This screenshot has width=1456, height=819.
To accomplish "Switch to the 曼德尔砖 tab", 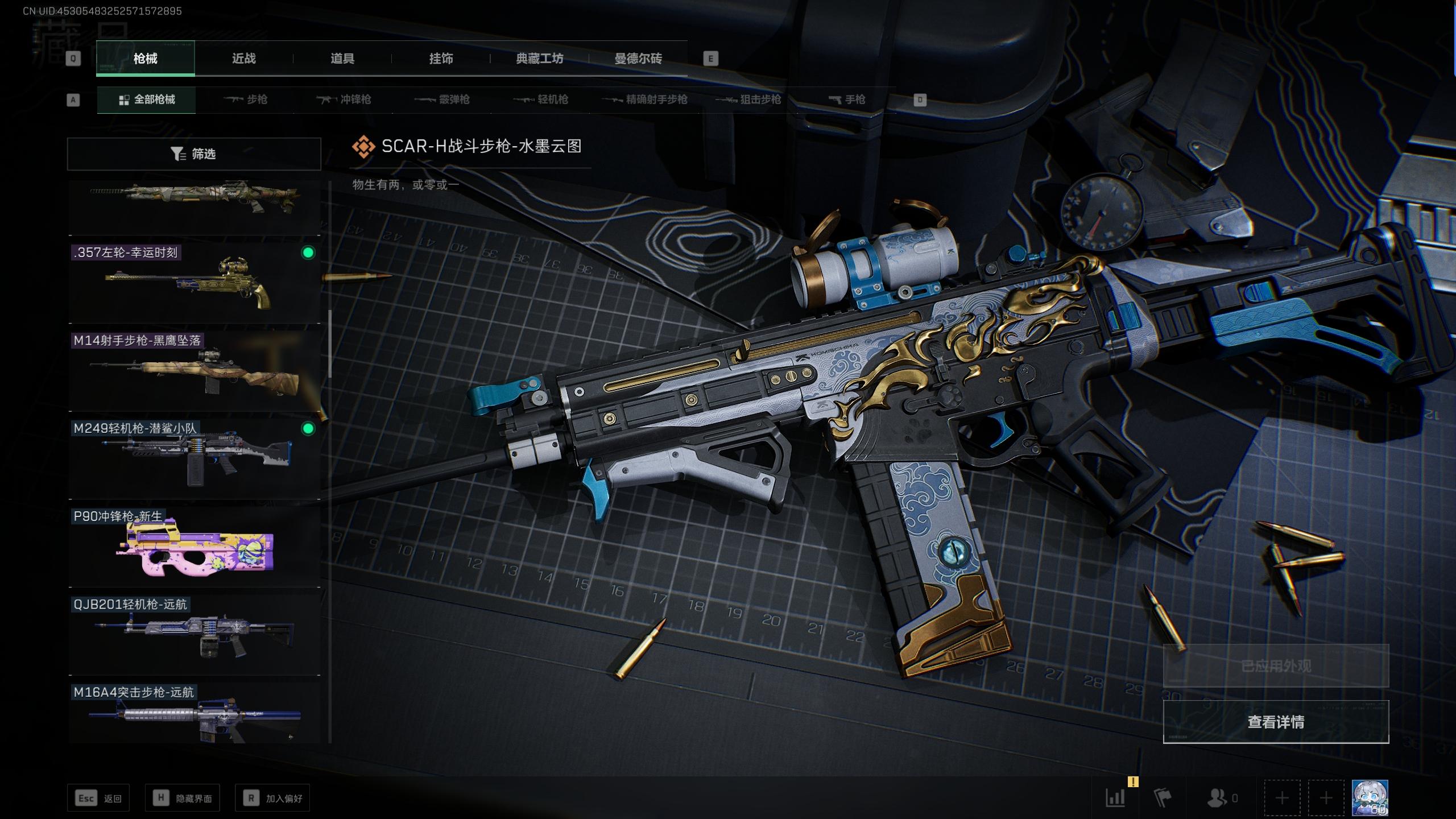I will [638, 59].
